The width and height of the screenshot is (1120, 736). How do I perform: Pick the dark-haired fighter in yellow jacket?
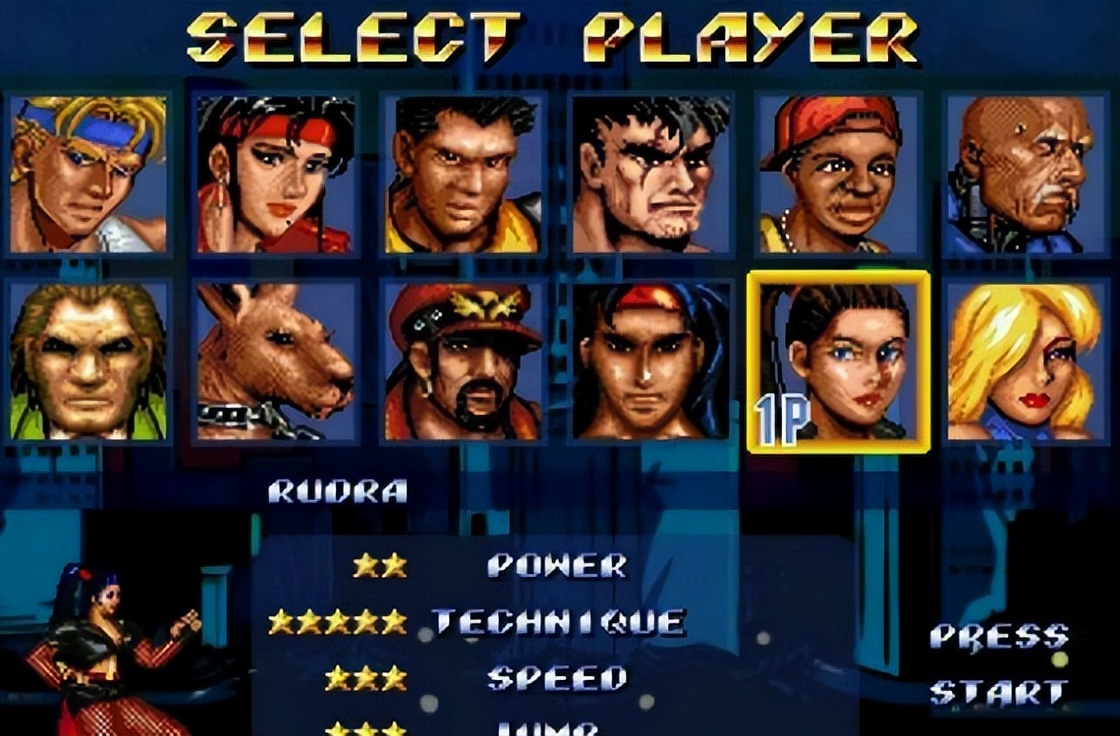pos(462,174)
